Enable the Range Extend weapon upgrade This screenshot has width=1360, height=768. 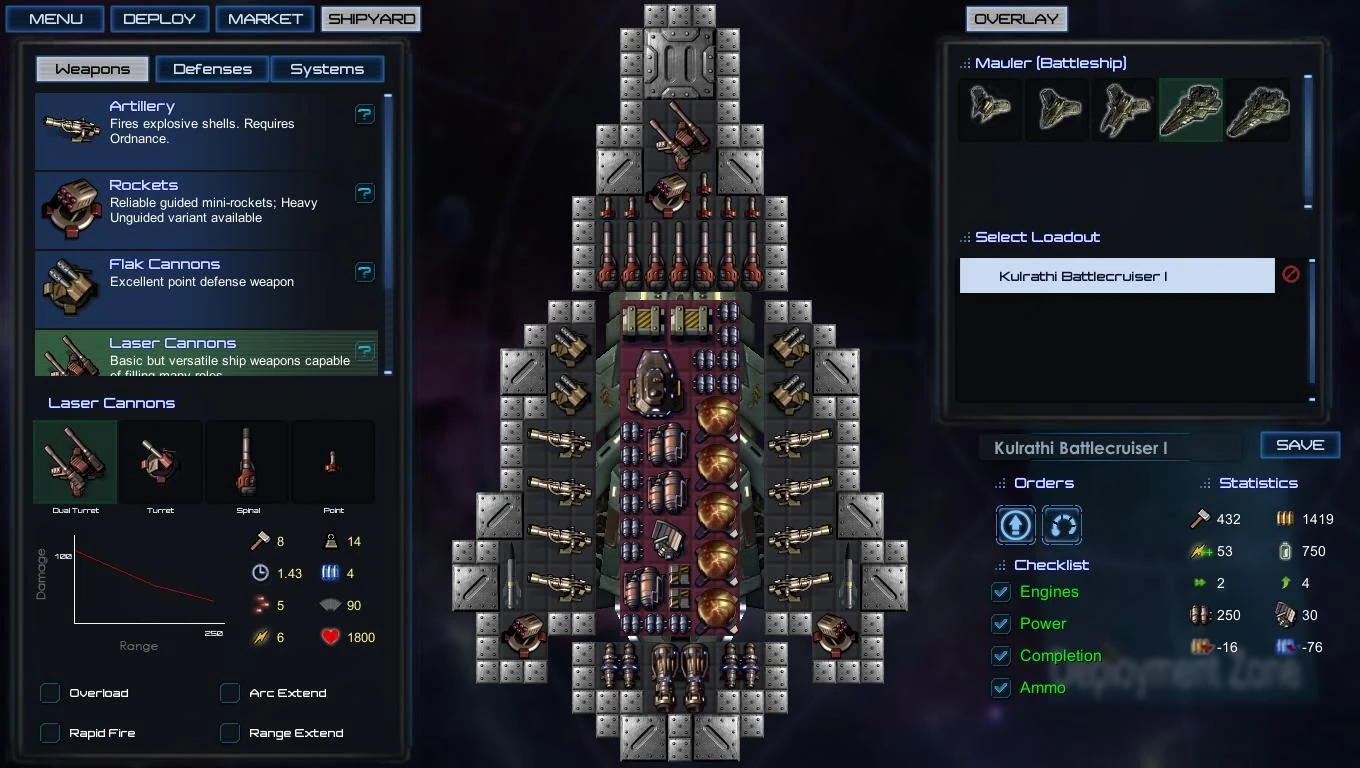coord(229,732)
